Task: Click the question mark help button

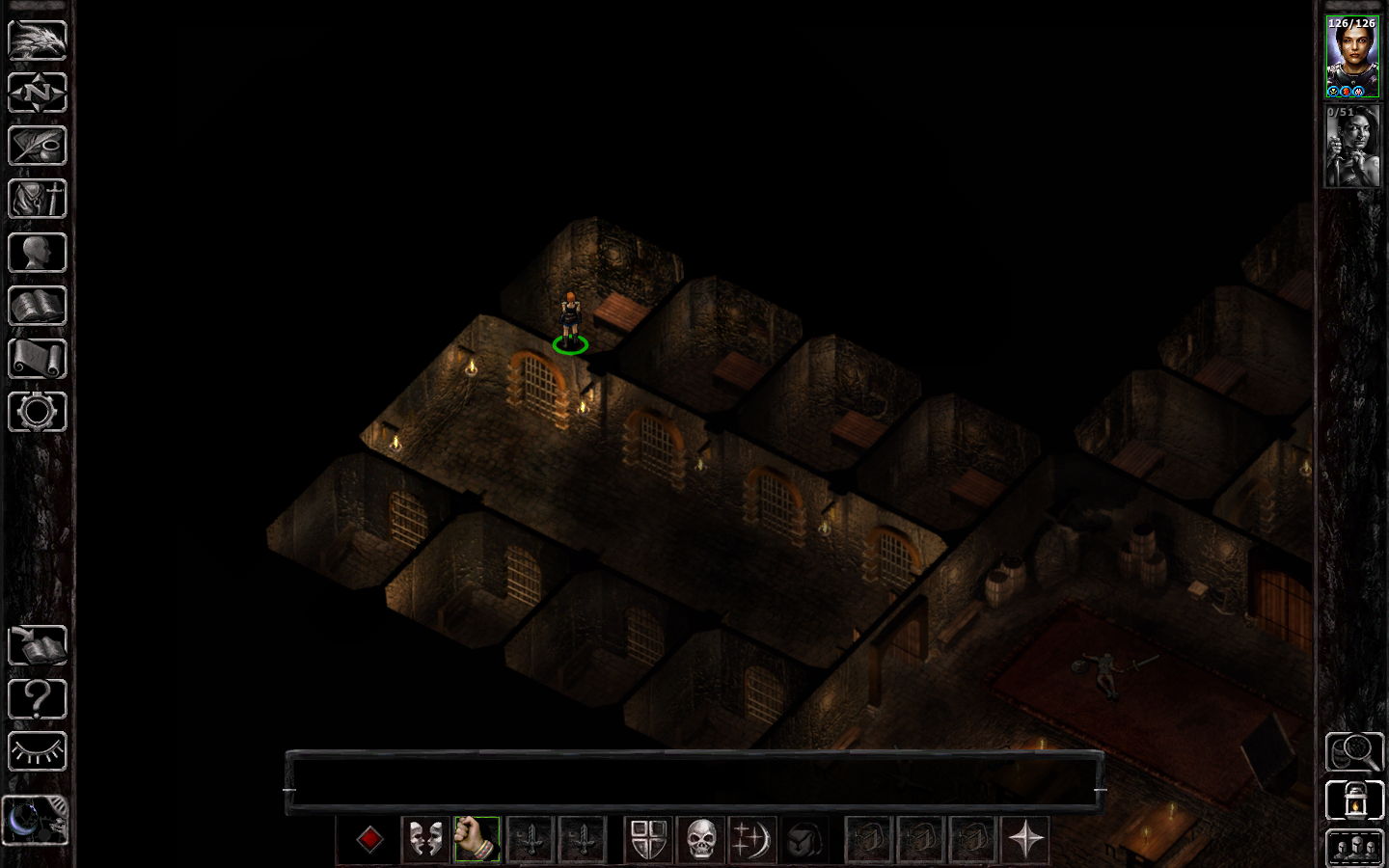Action: [37, 698]
